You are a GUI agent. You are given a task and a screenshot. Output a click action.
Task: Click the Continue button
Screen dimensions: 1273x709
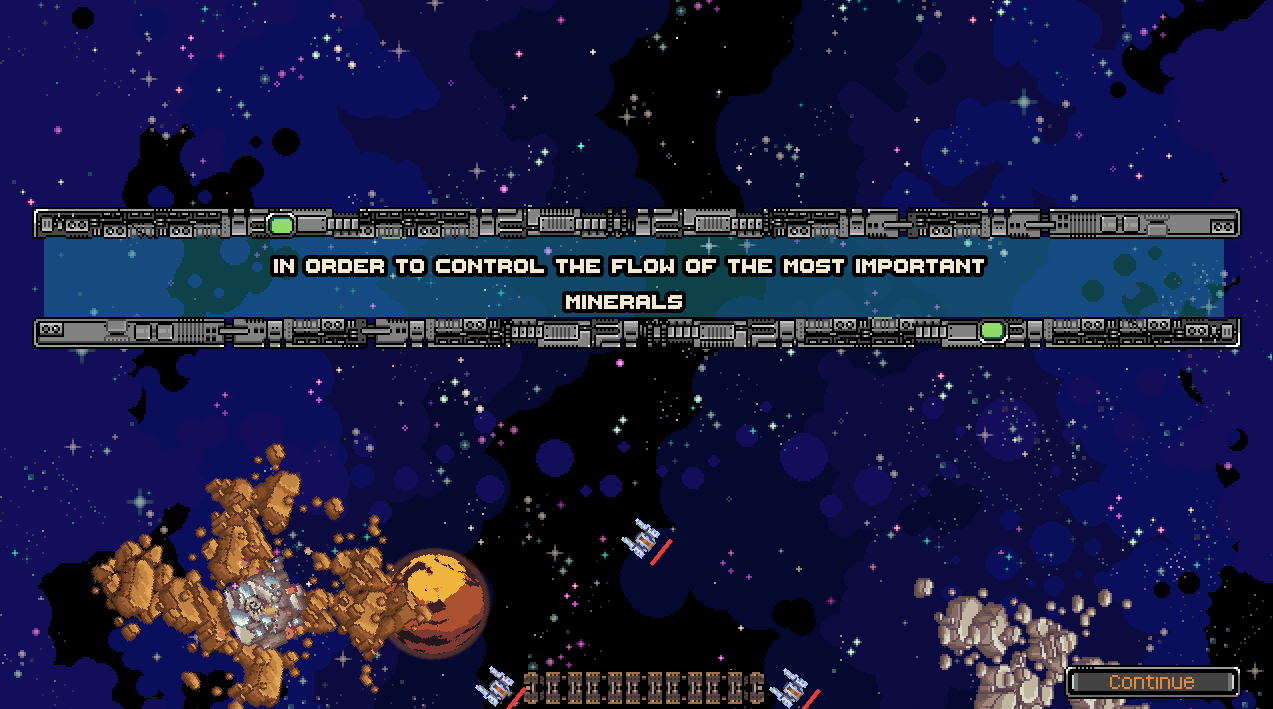(1152, 682)
